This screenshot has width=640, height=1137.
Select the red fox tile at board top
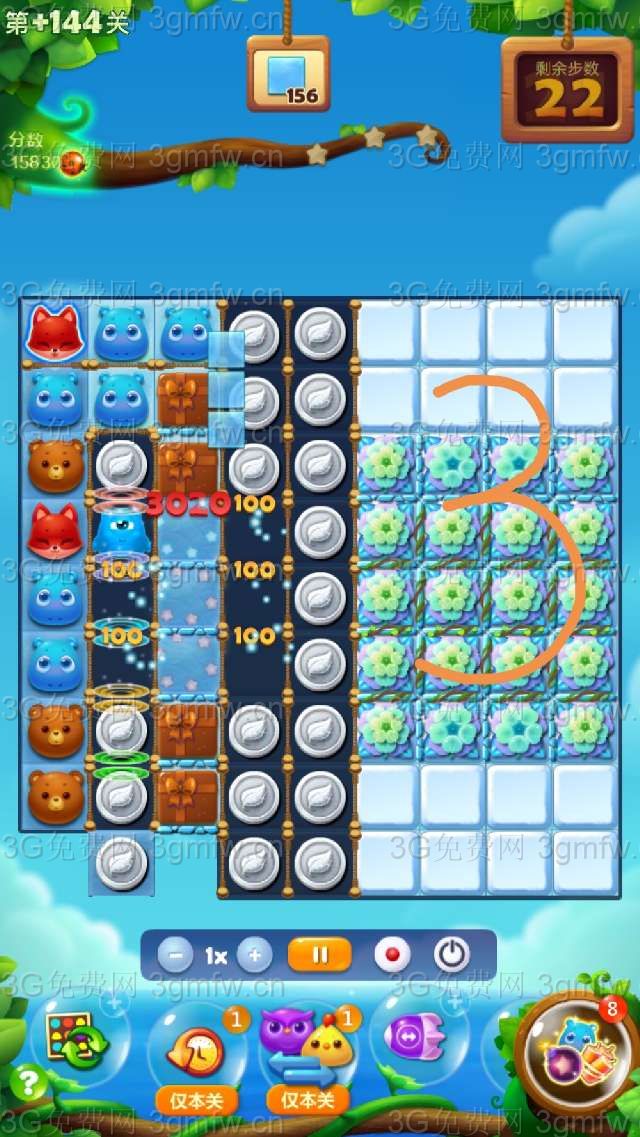(x=54, y=332)
